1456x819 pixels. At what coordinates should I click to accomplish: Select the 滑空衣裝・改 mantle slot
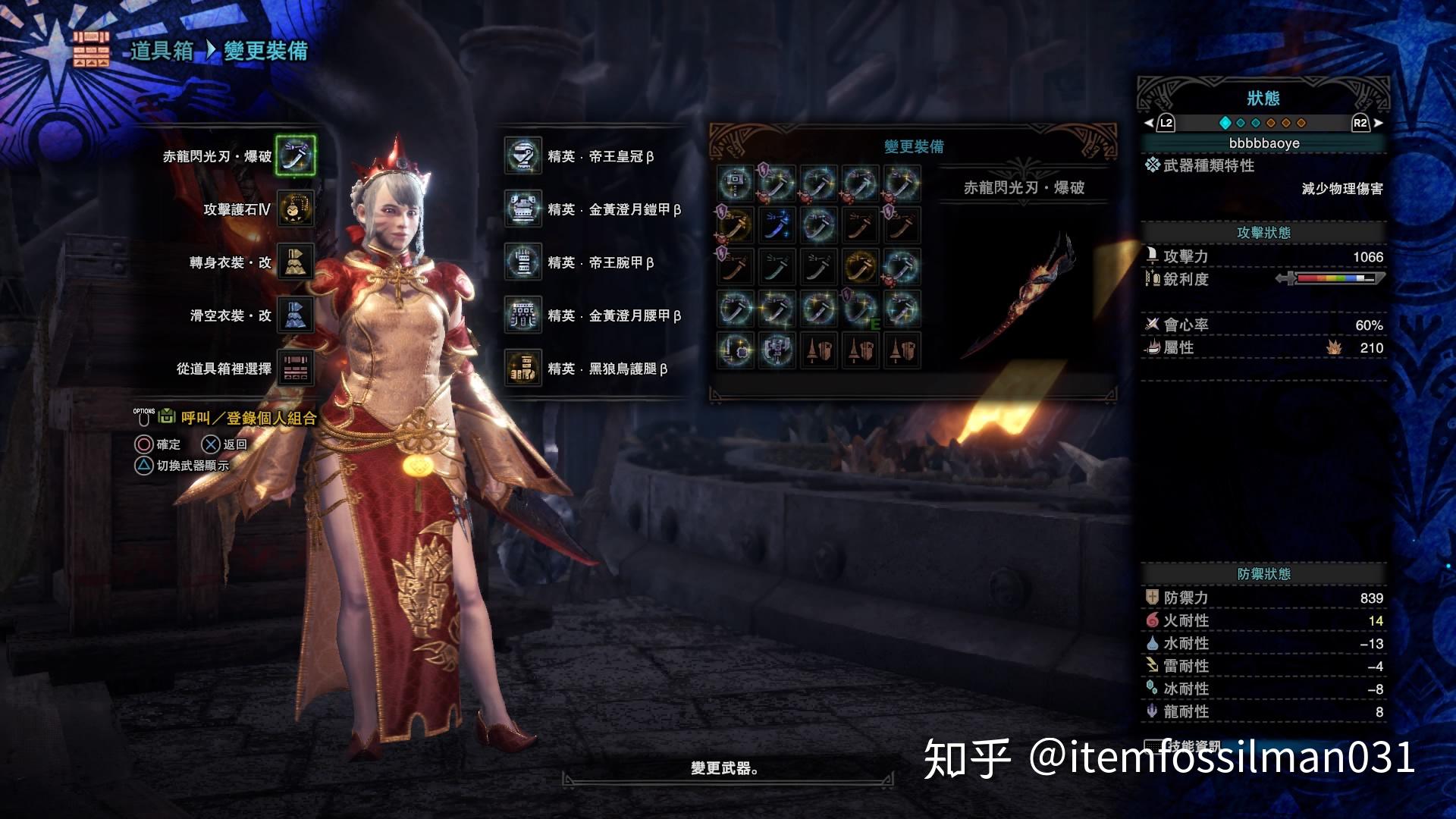tap(295, 315)
